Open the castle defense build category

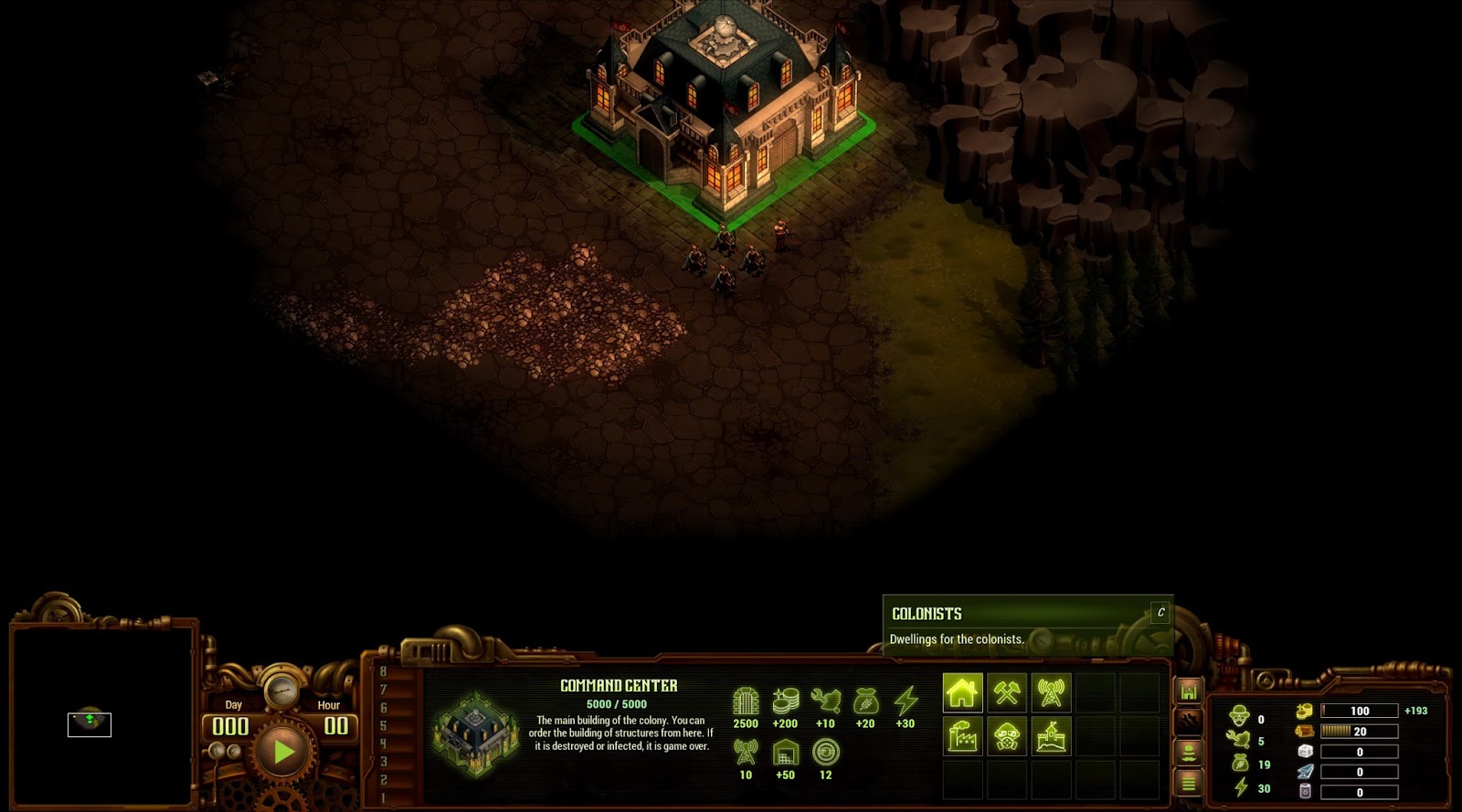coord(1051,736)
